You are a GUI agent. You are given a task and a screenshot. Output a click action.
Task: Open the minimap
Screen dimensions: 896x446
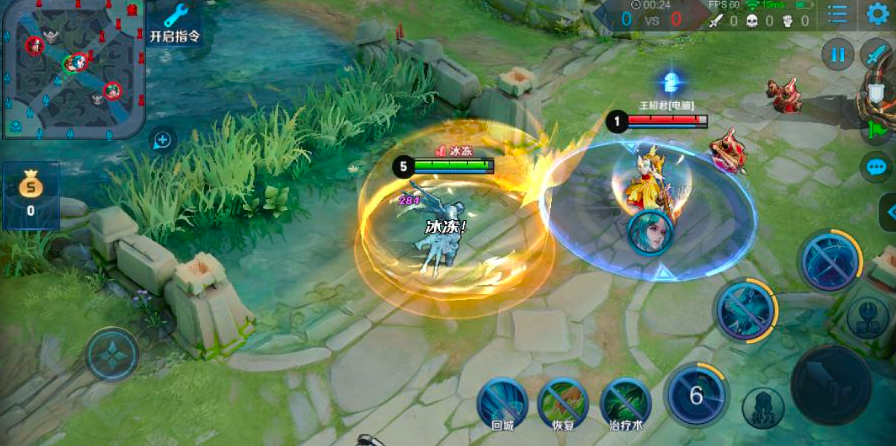pos(74,68)
